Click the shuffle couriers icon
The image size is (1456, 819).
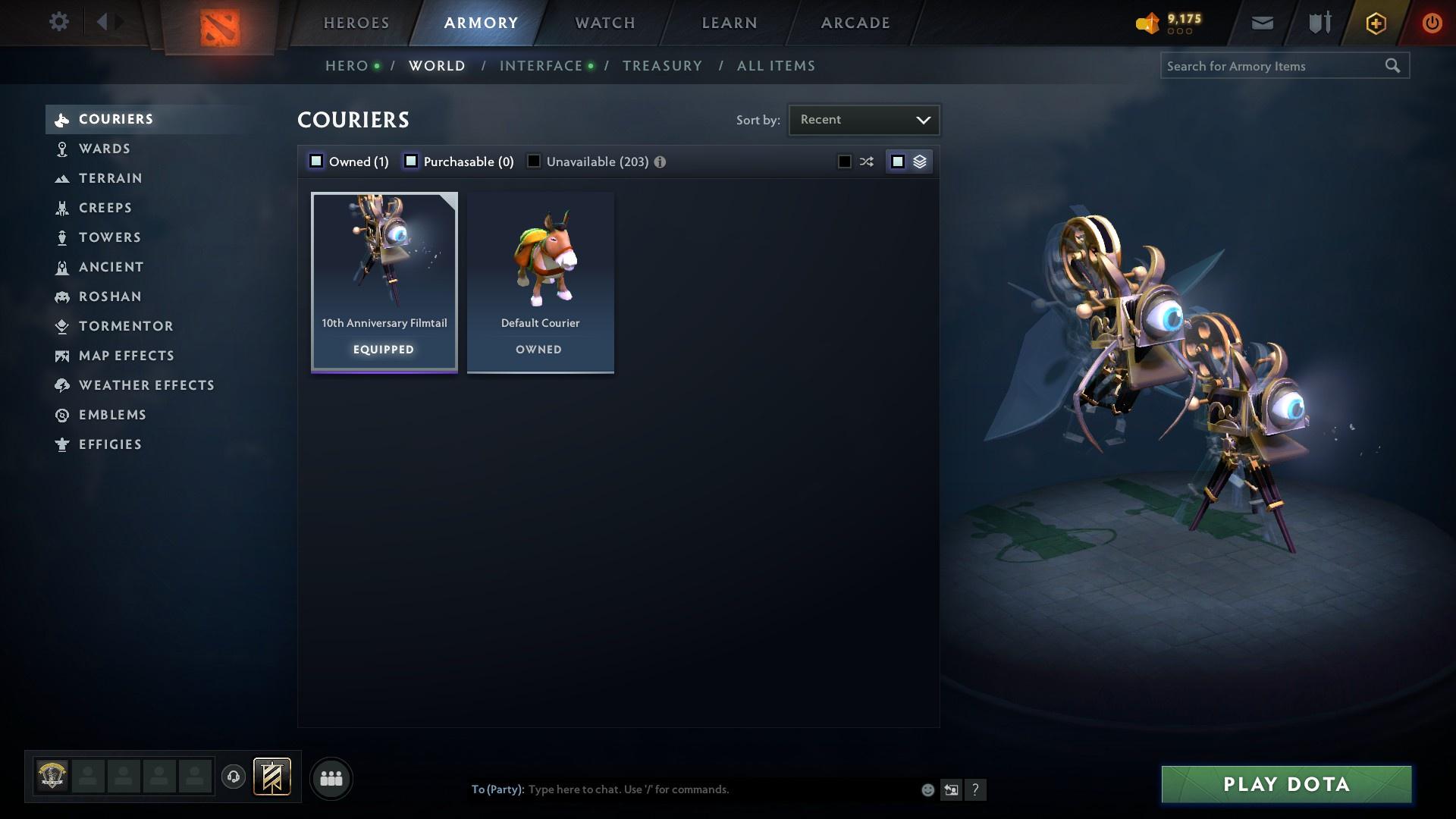(865, 161)
